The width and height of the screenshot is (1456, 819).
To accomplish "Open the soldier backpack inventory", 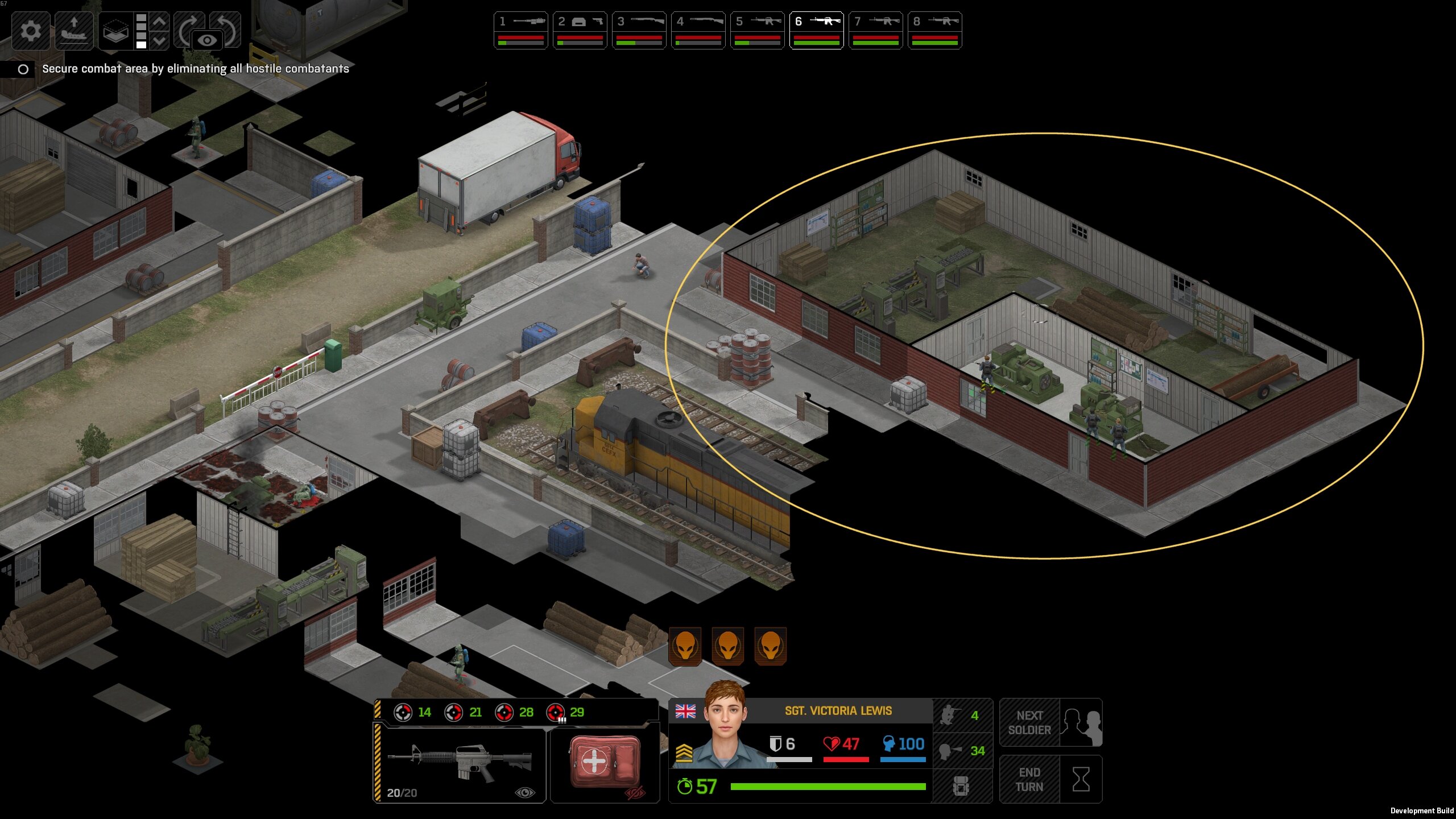I will (x=961, y=786).
